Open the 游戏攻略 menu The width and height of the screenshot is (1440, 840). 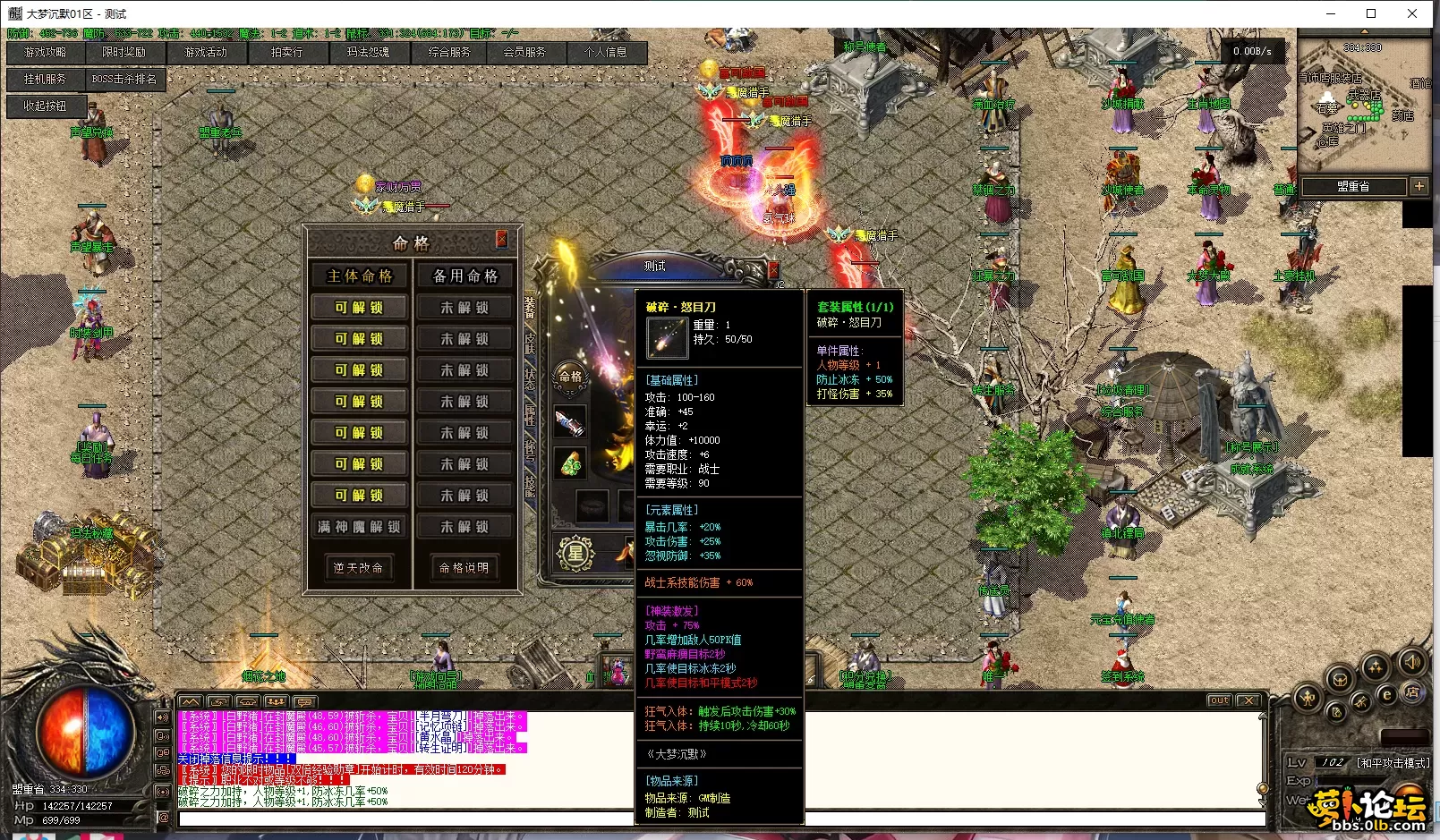click(45, 53)
